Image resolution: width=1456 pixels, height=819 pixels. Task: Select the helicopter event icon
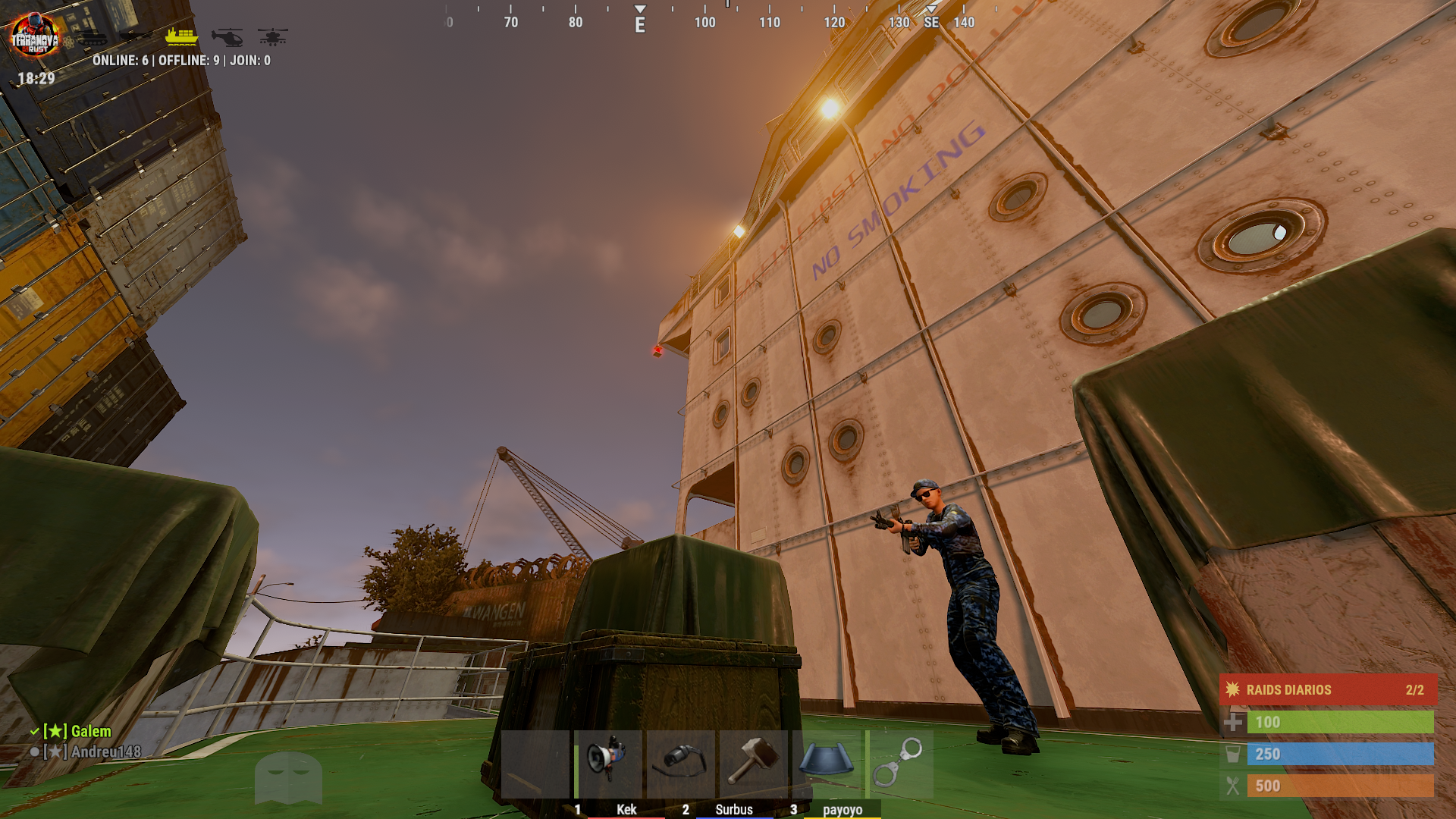click(x=228, y=37)
